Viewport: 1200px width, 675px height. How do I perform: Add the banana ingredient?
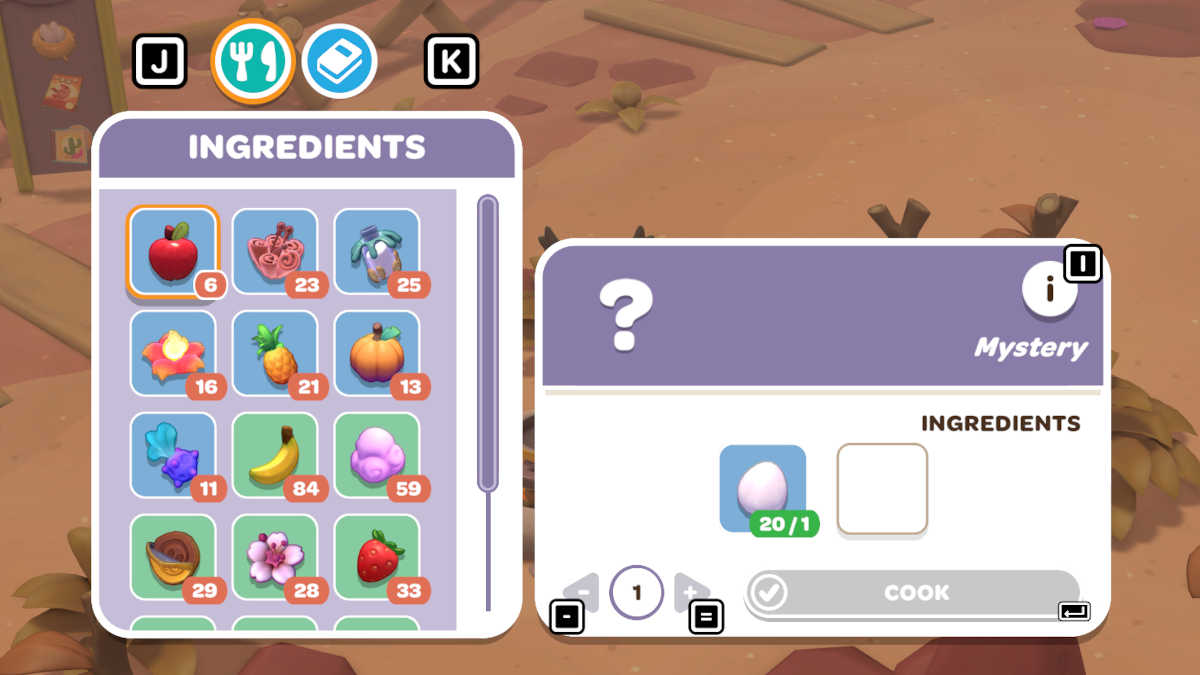tap(275, 456)
